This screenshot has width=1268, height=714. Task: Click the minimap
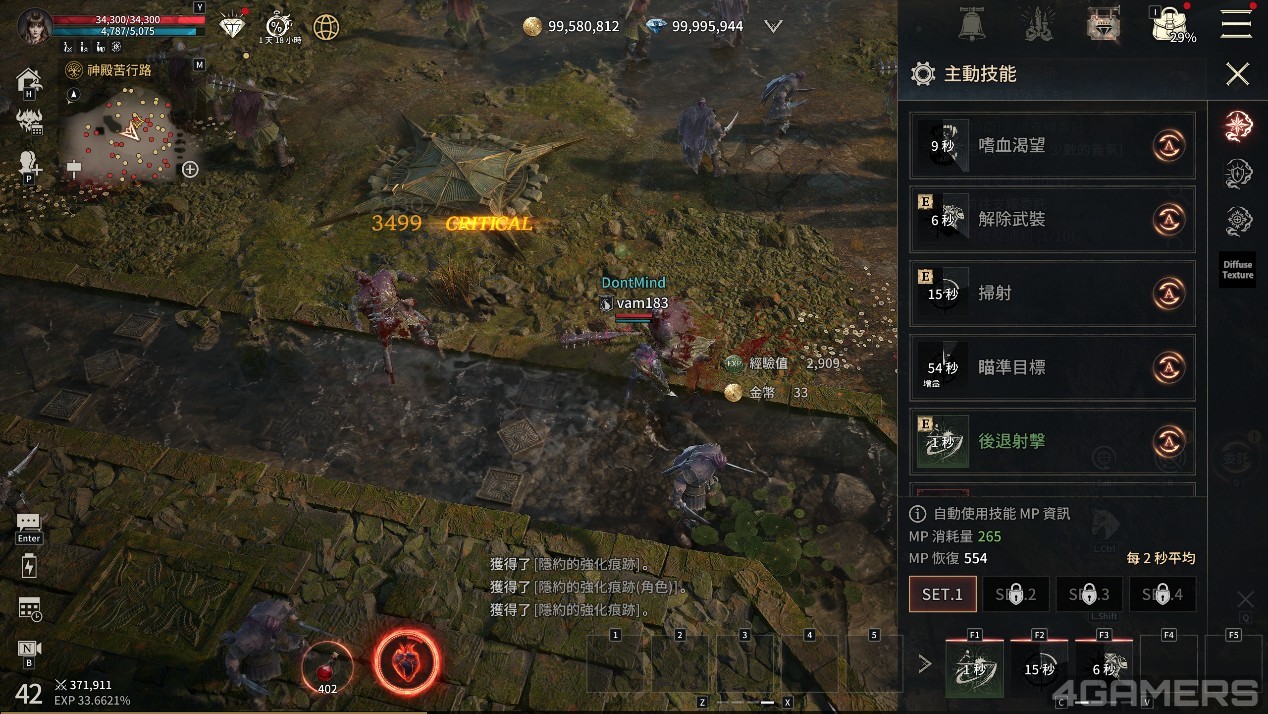pos(122,135)
